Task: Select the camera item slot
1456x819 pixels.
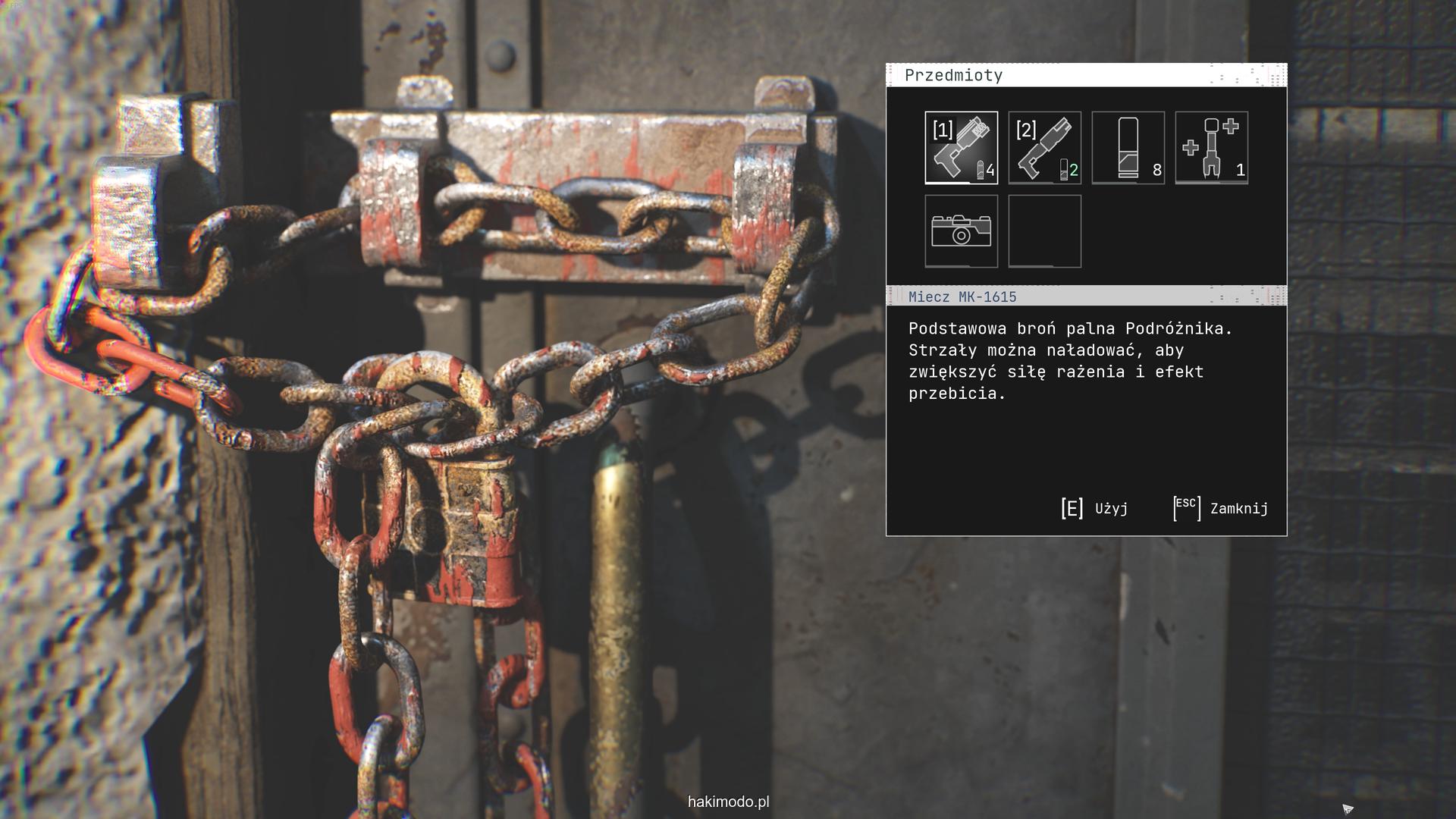Action: pyautogui.click(x=961, y=231)
